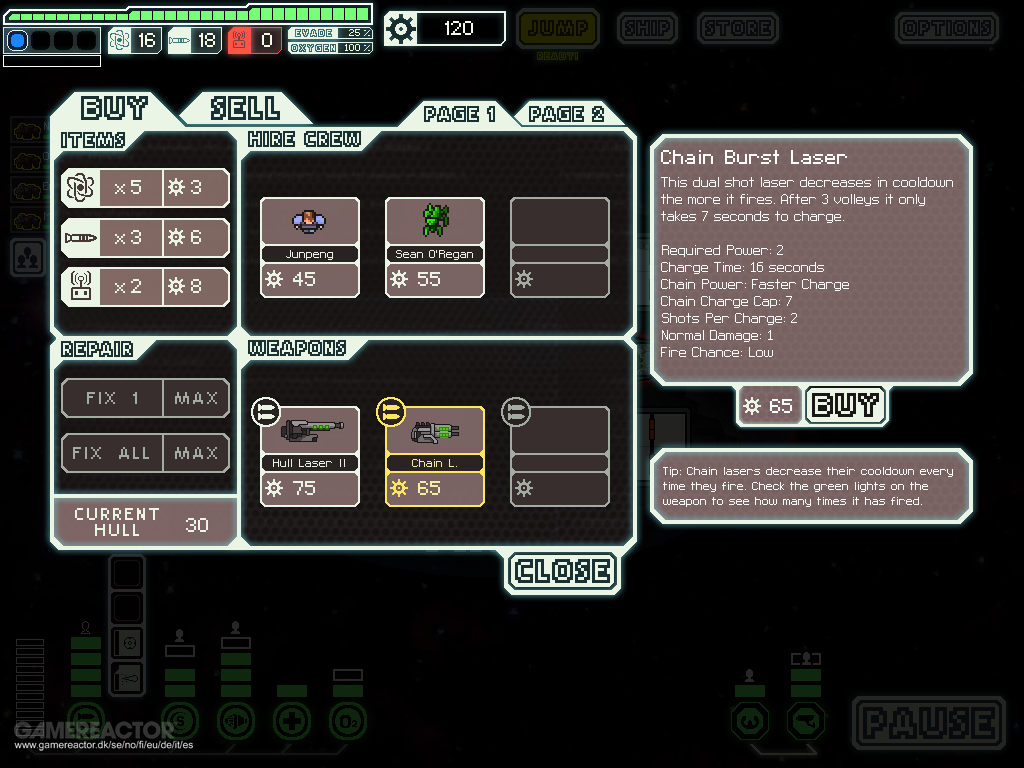Open the Ship screen
This screenshot has width=1024, height=768.
(x=647, y=28)
